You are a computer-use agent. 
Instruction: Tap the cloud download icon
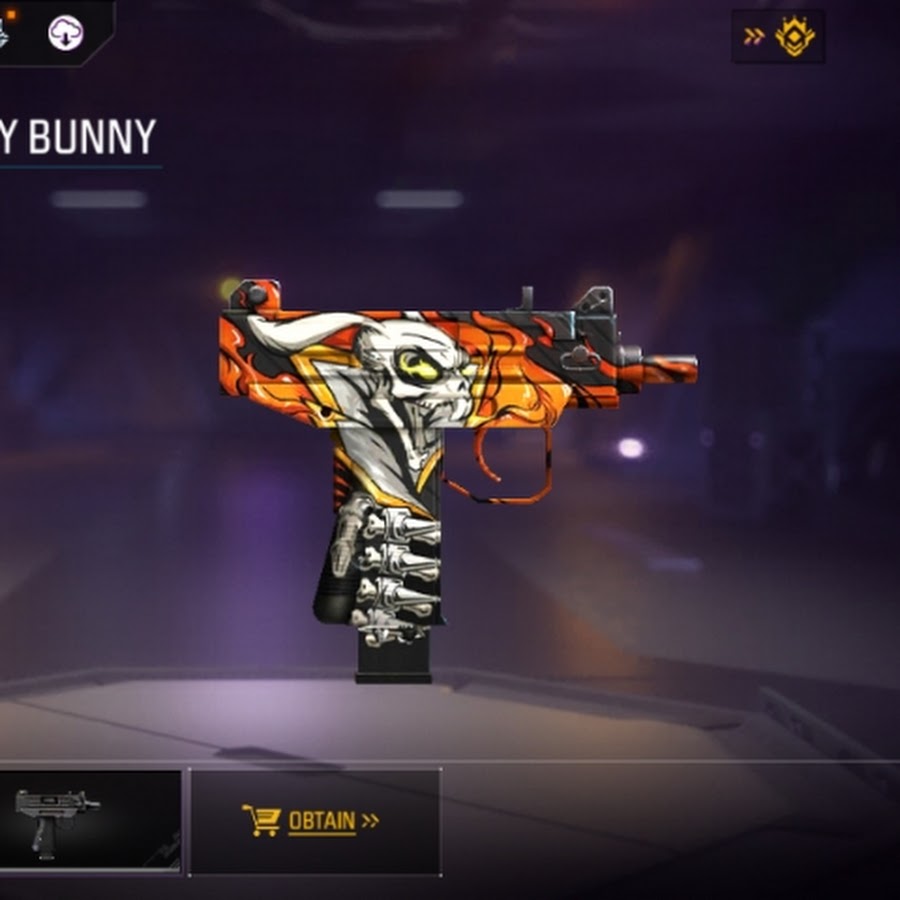66,33
